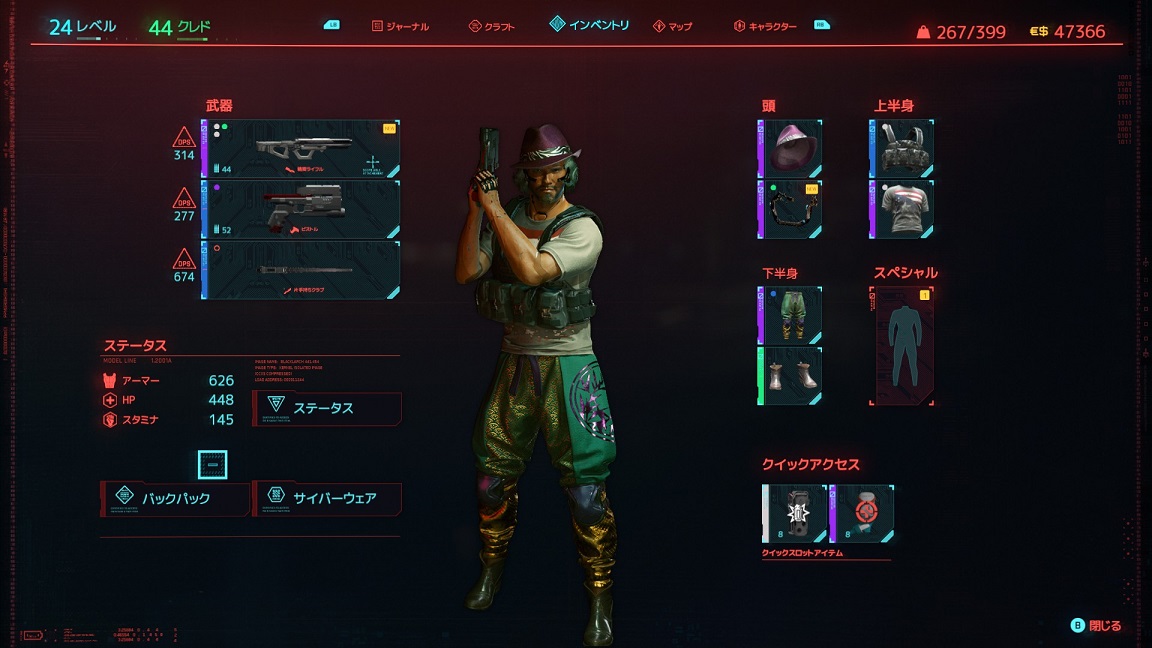The width and height of the screenshot is (1152, 648).
Task: Open the バックパック backpack
Action: pos(175,498)
